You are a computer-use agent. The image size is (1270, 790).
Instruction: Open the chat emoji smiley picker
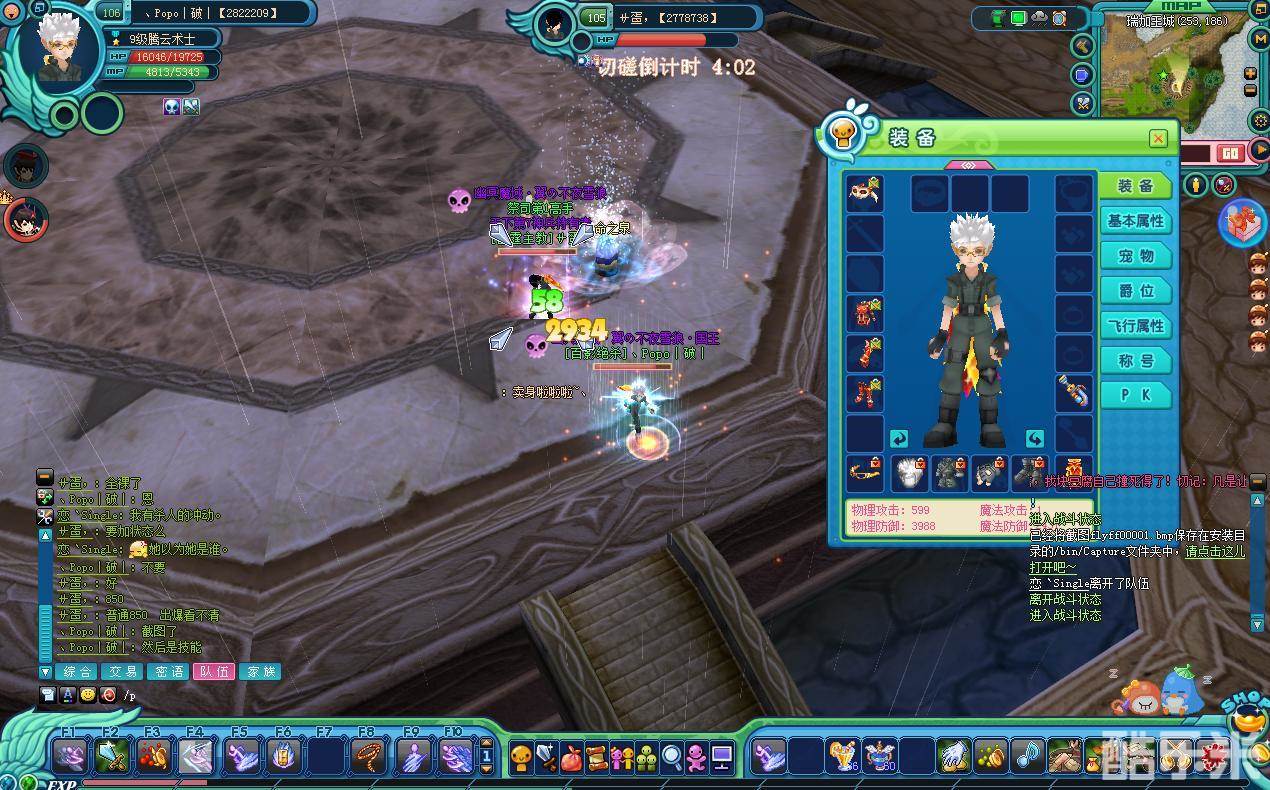tap(88, 694)
